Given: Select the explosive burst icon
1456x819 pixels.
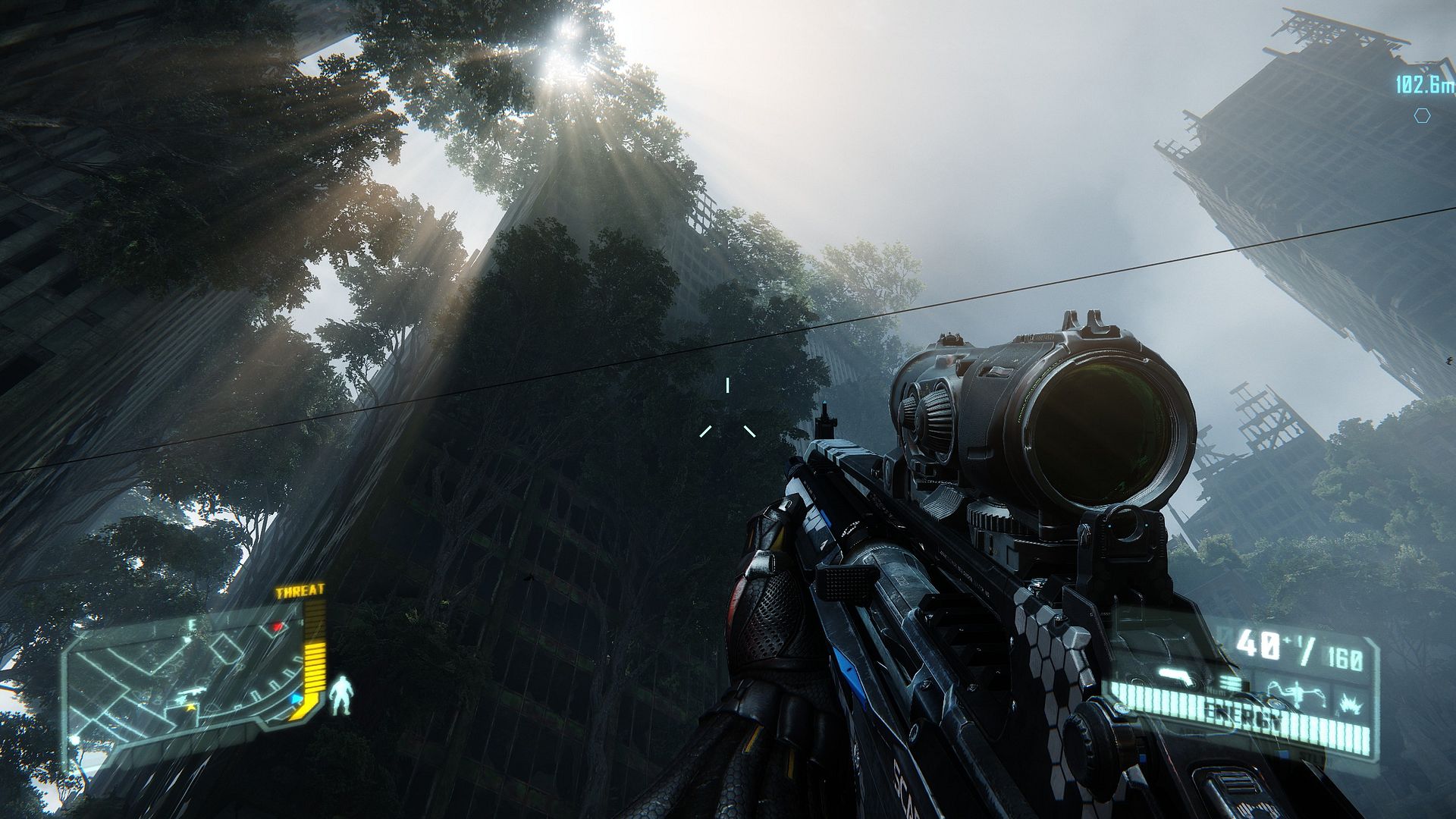Looking at the screenshot, I should pyautogui.click(x=1350, y=702).
